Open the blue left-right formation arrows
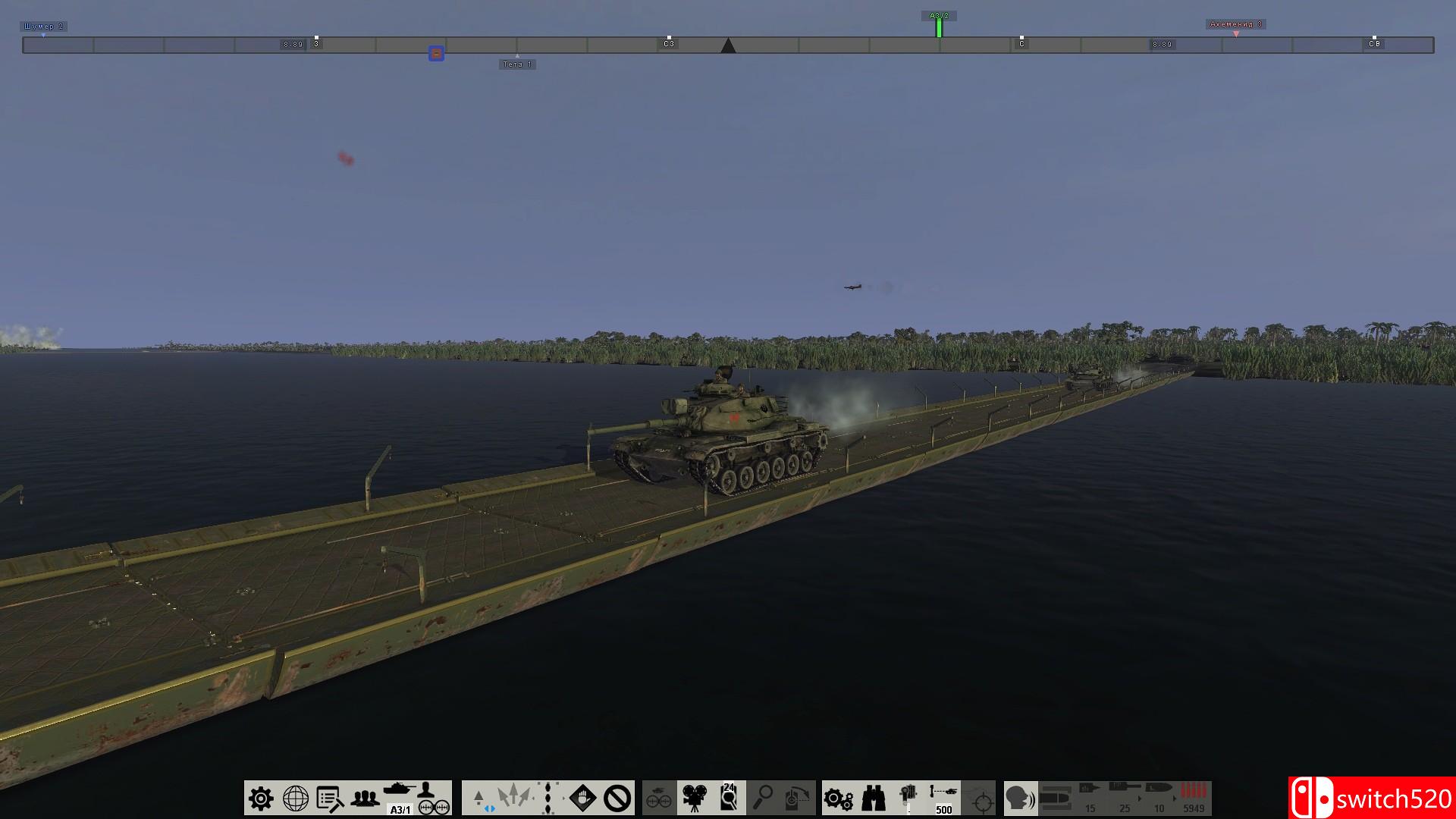1456x819 pixels. pyautogui.click(x=489, y=810)
